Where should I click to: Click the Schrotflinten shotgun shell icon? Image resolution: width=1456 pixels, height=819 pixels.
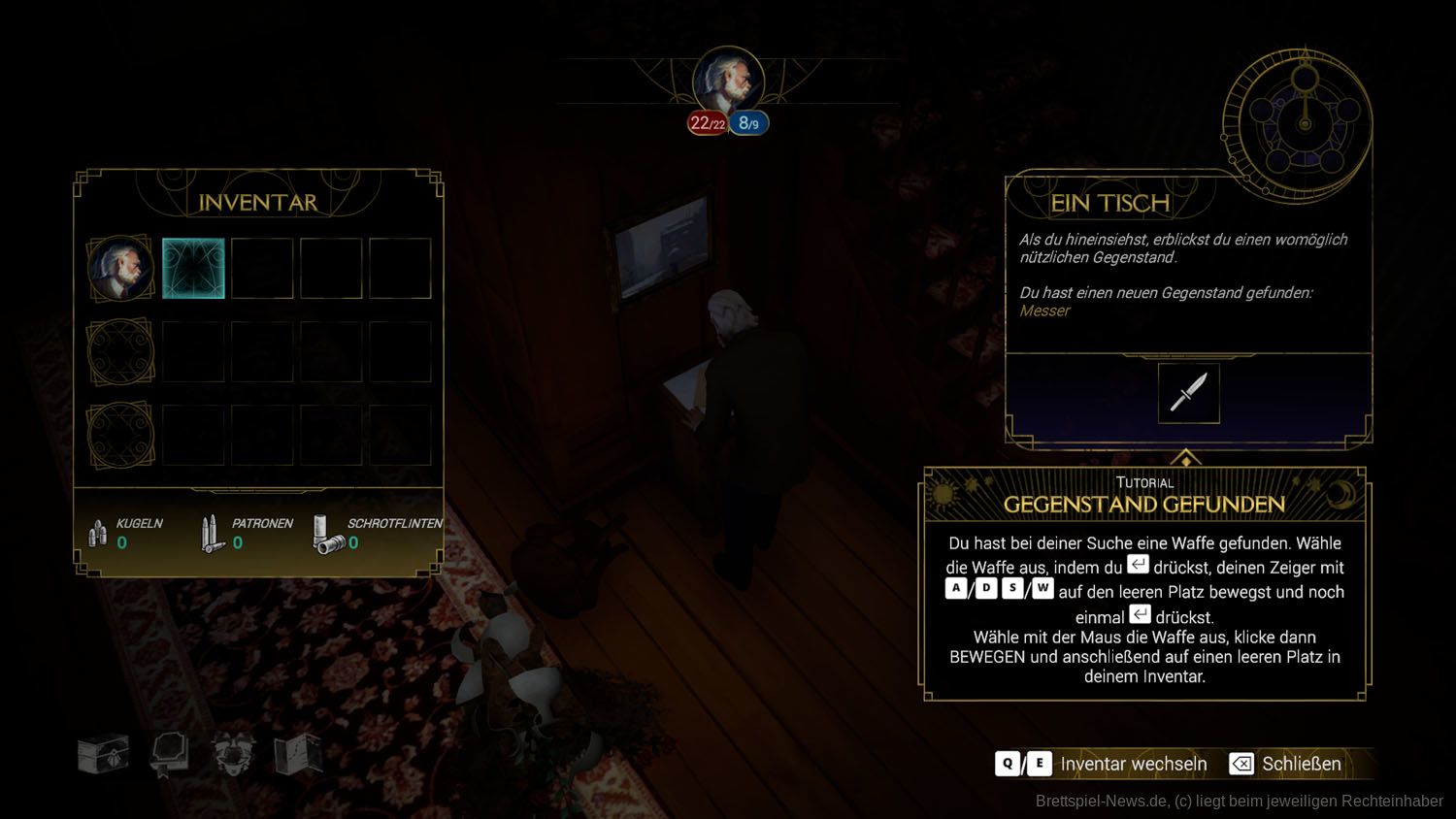tap(327, 534)
